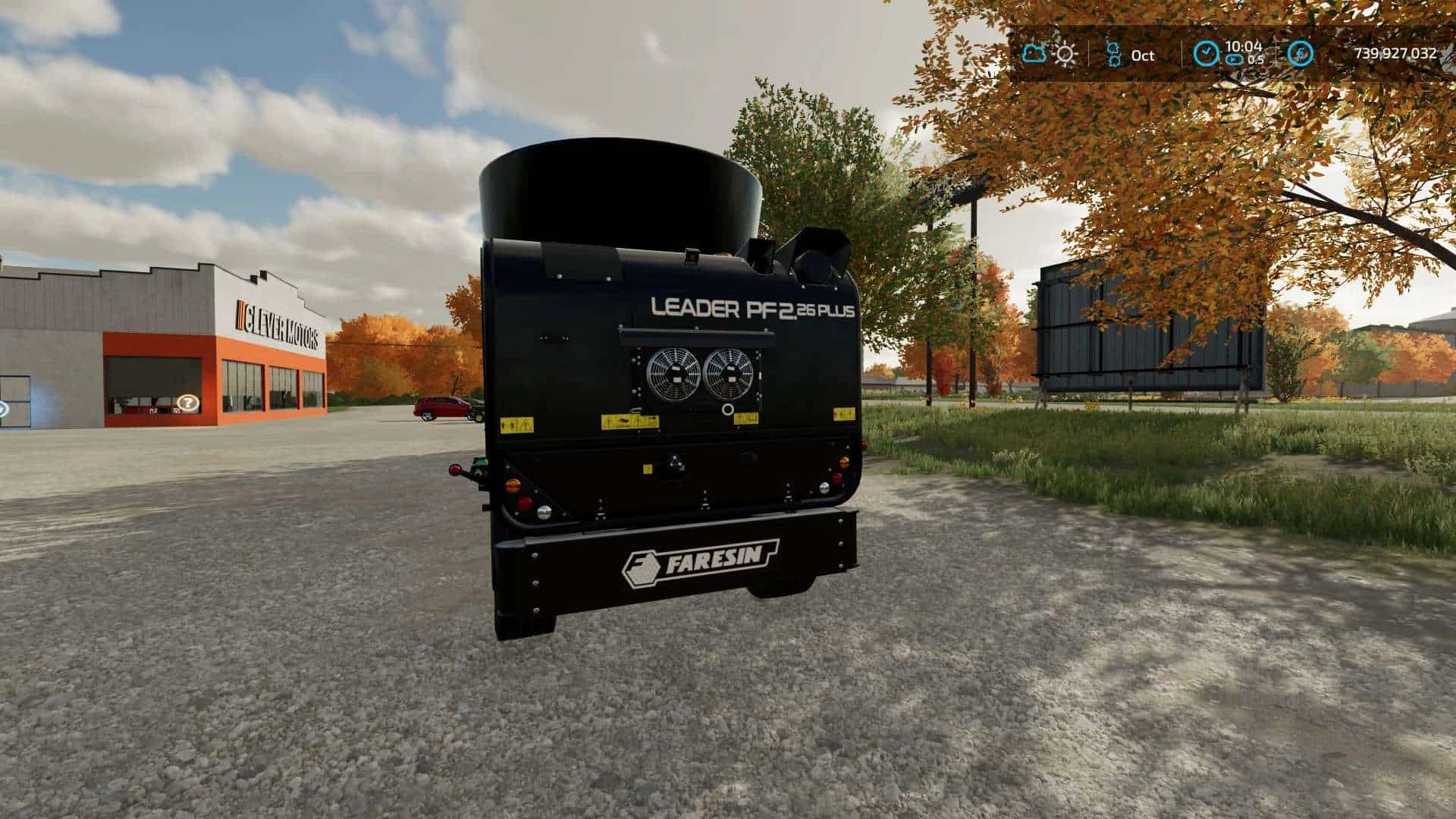
Task: Click the blue clock icon
Action: 1206,54
